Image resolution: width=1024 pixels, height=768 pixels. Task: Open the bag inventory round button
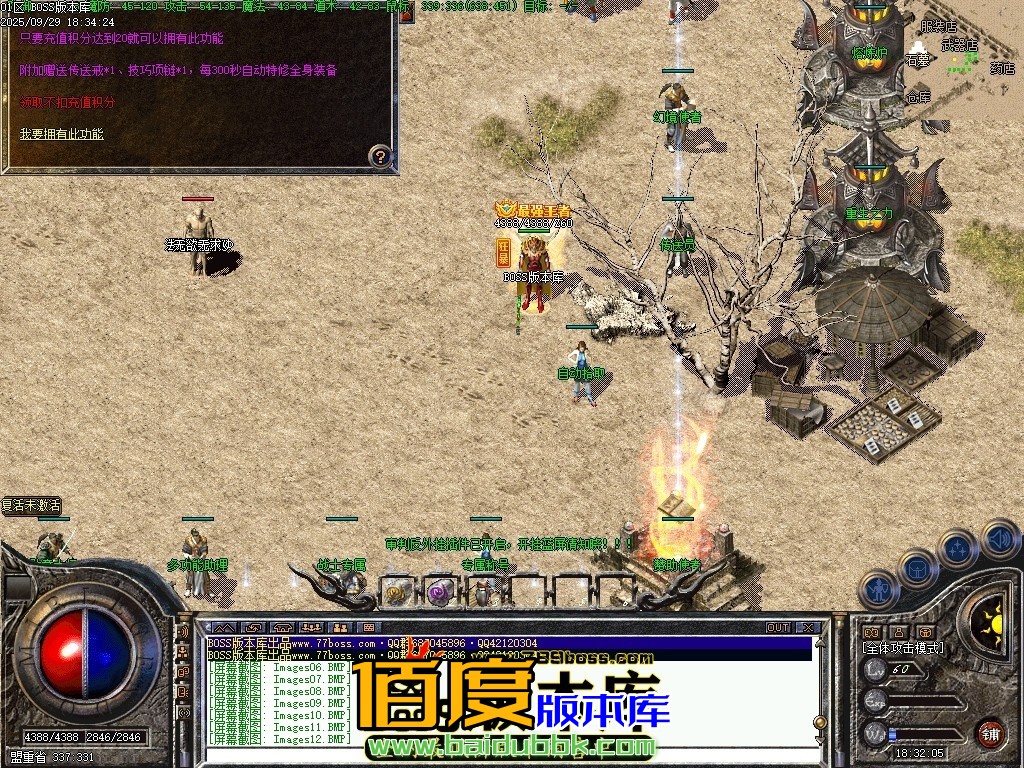[918, 568]
